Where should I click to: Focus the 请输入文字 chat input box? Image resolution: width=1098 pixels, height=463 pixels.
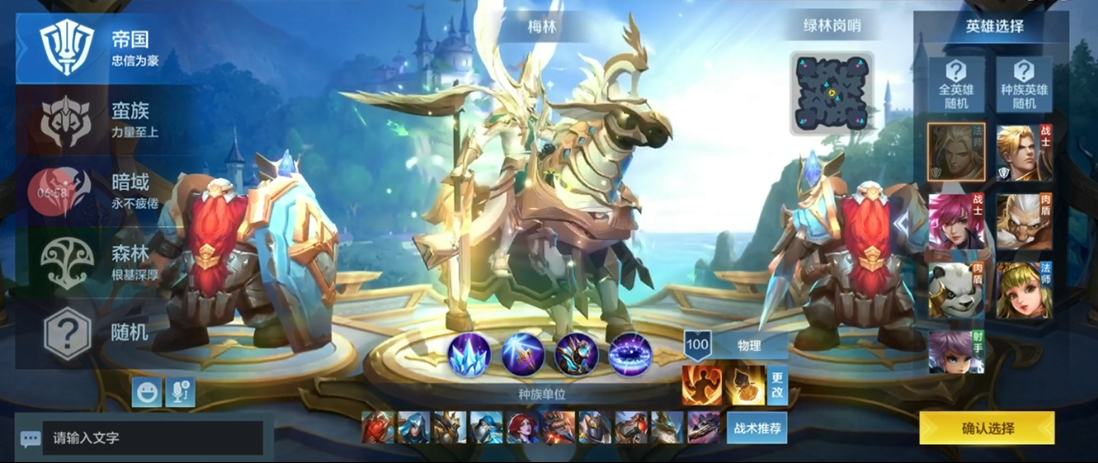click(152, 438)
